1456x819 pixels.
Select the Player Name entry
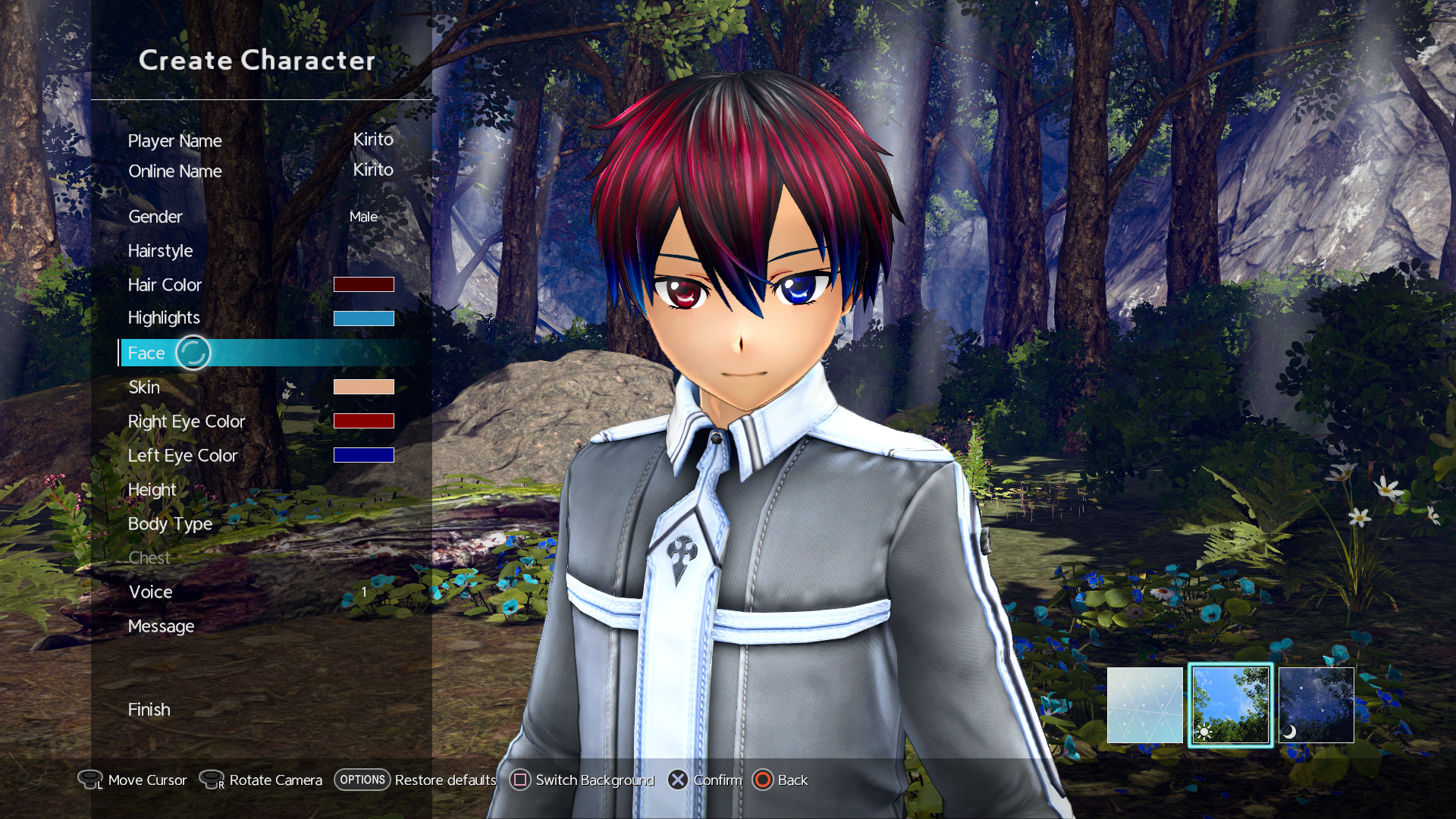(x=175, y=141)
